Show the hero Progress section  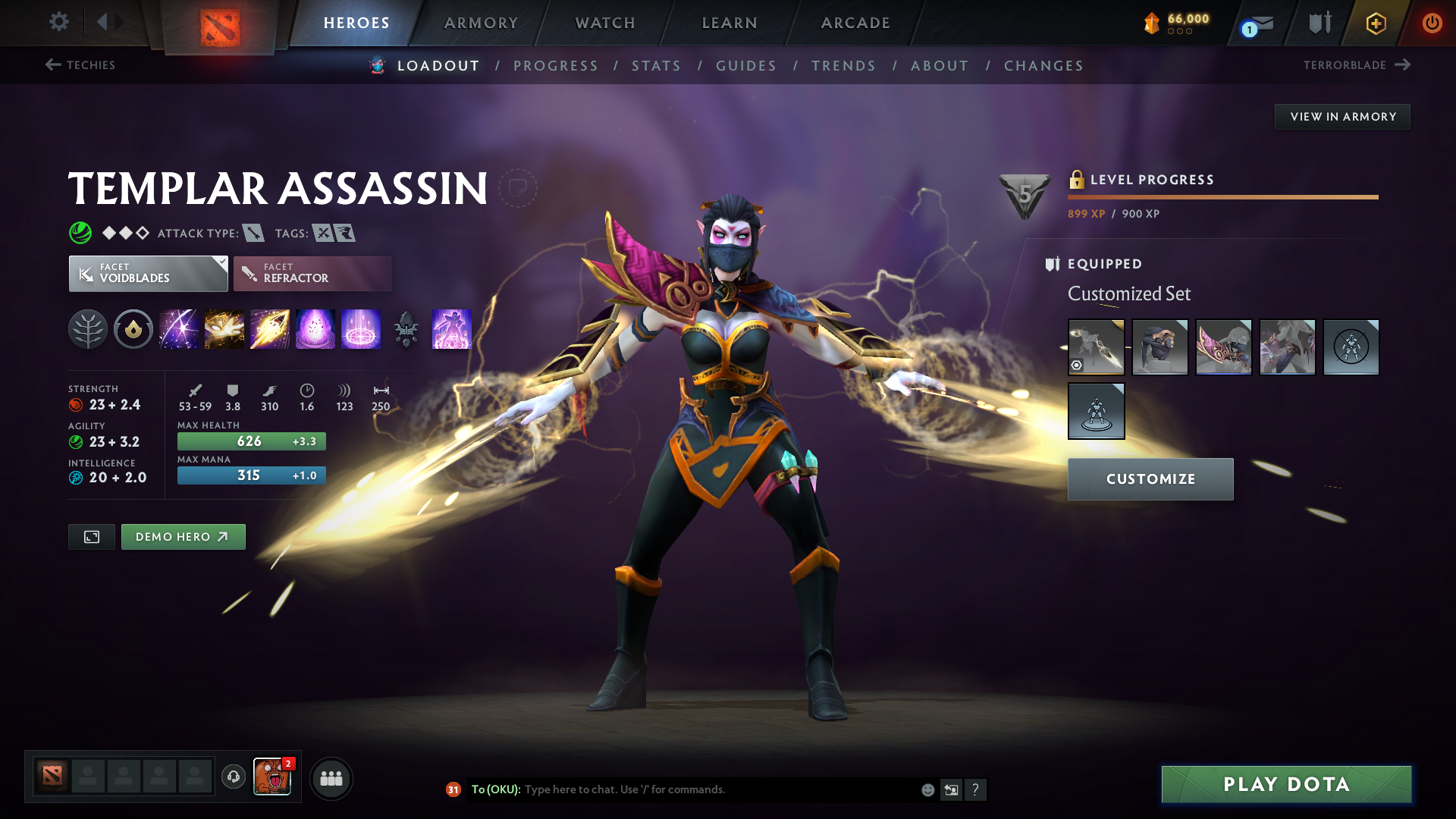pyautogui.click(x=556, y=66)
